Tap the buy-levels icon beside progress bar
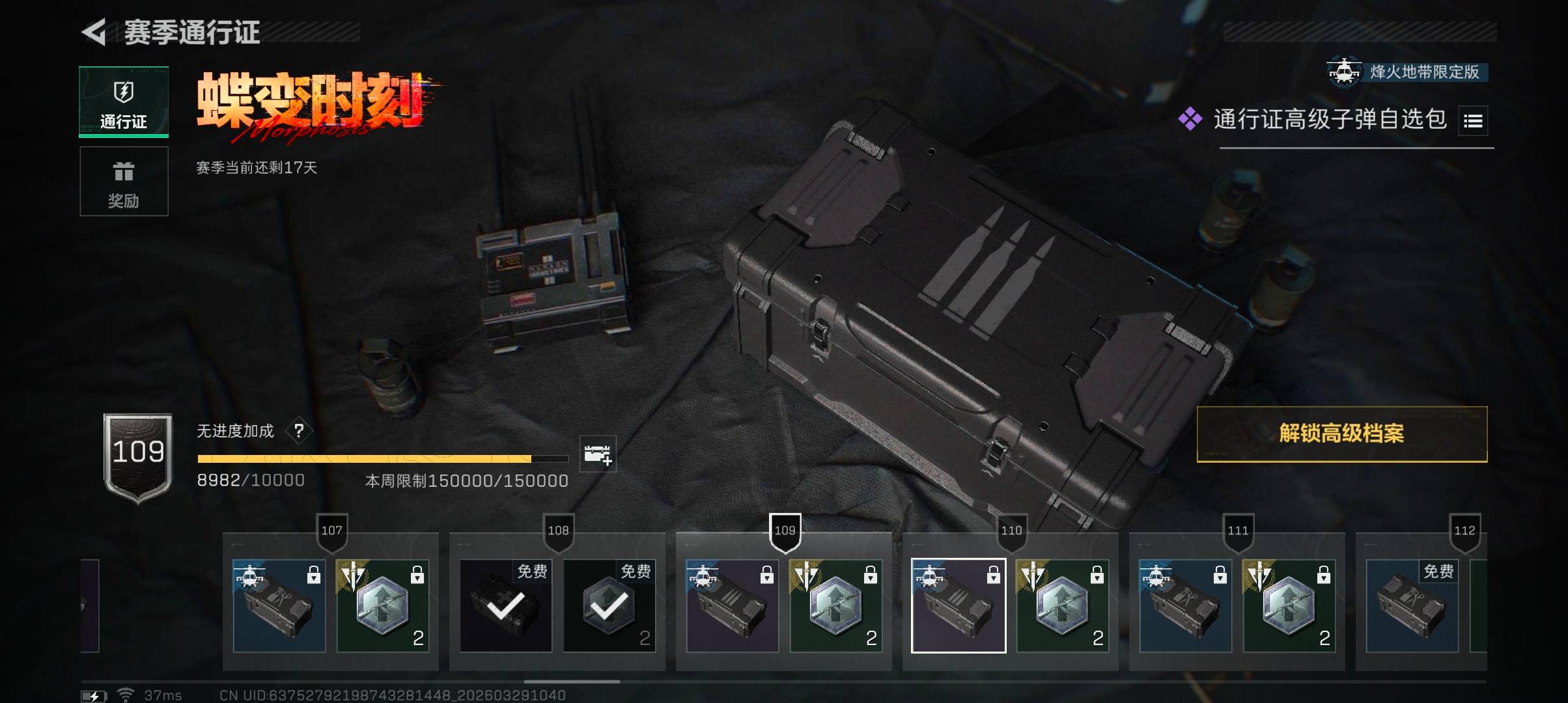This screenshot has width=1568, height=703. (597, 454)
